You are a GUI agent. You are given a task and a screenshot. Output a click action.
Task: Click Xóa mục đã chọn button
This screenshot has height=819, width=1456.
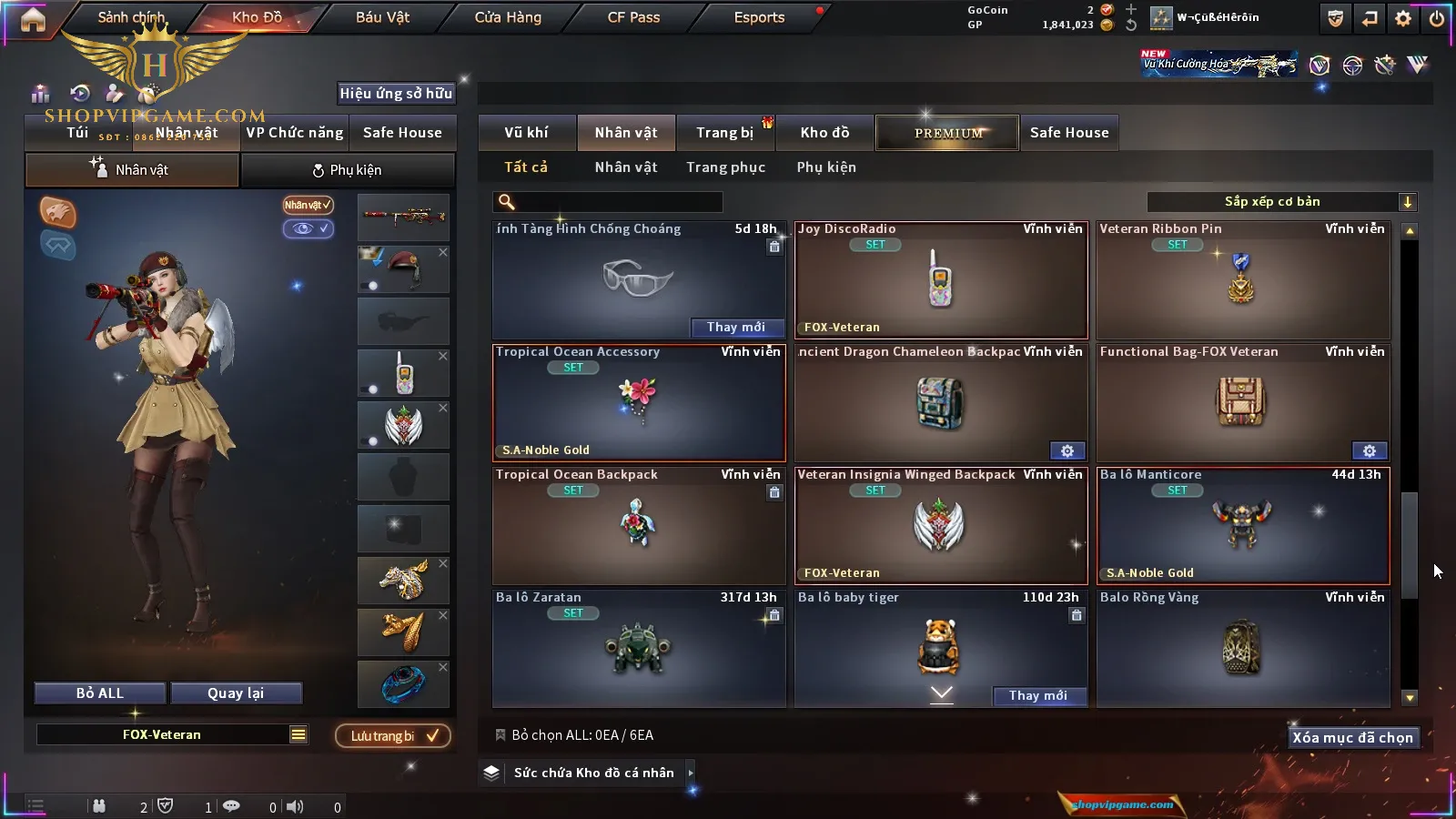[x=1352, y=738]
